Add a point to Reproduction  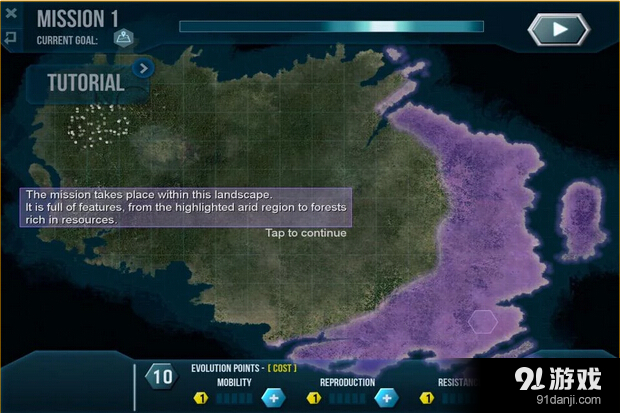pyautogui.click(x=385, y=398)
